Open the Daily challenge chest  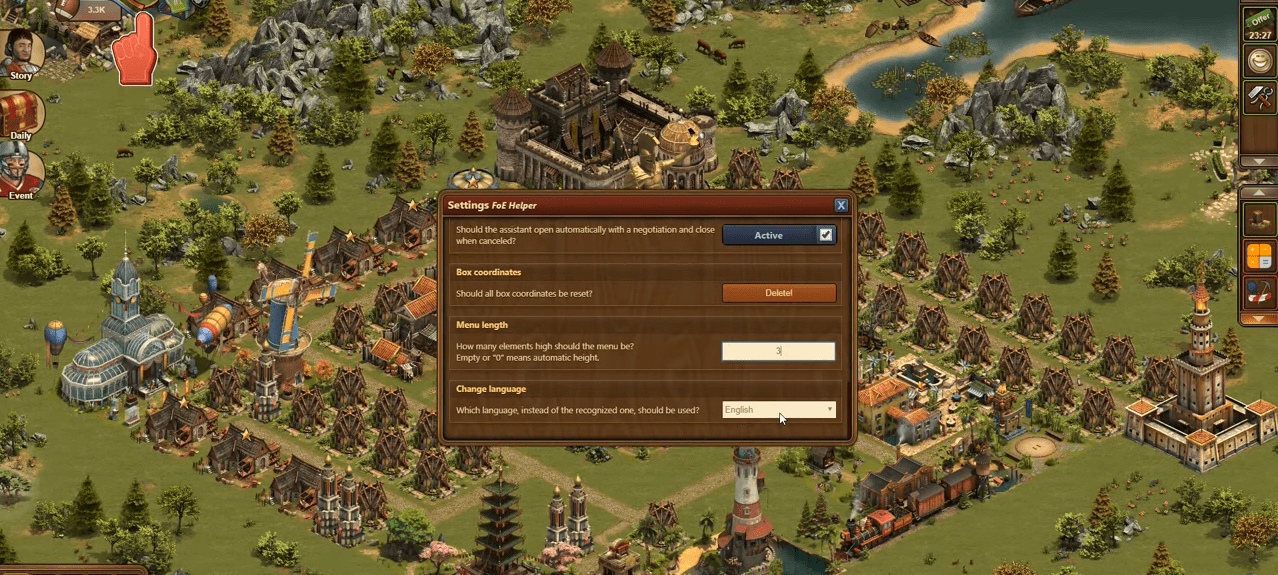(x=21, y=113)
